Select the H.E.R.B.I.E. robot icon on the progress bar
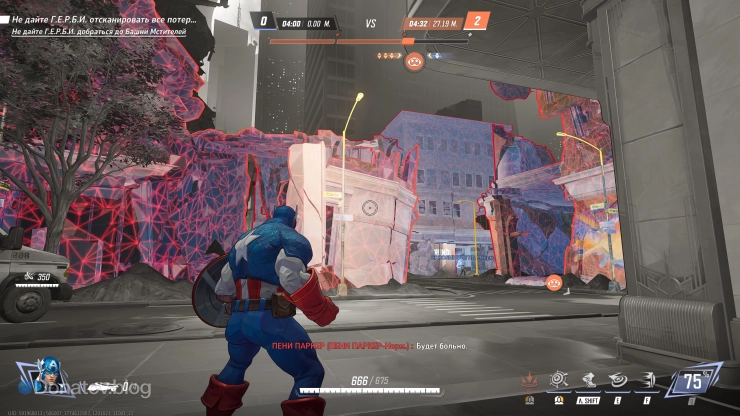740x416 pixels. click(415, 61)
